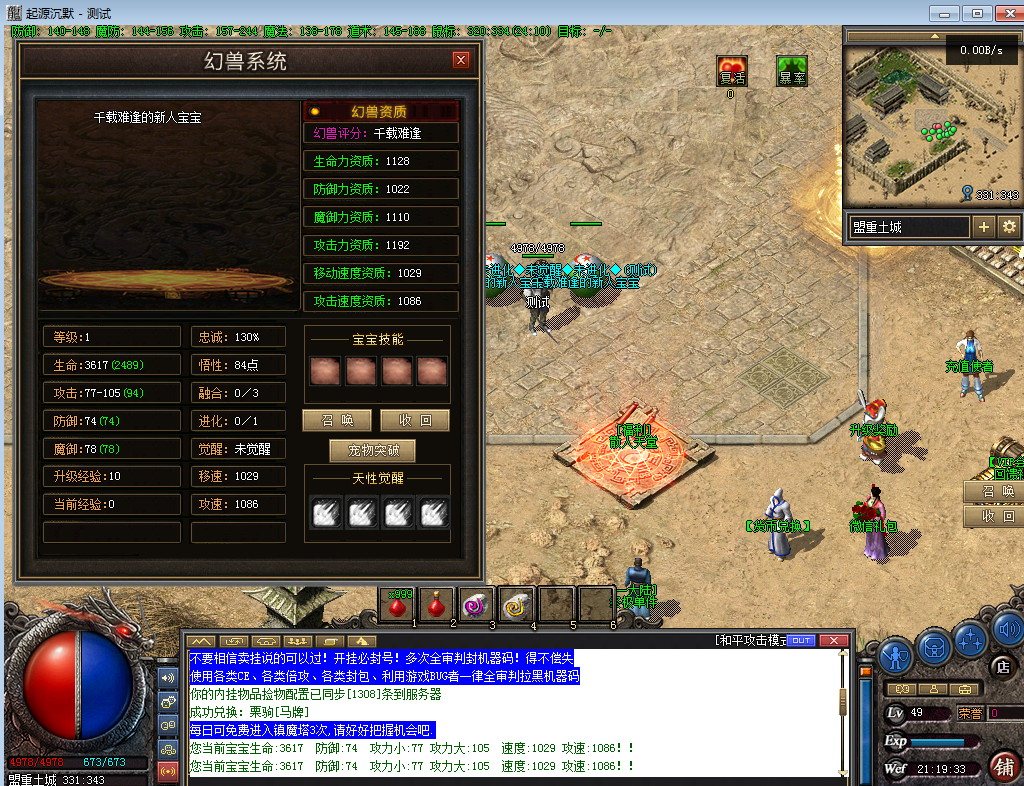Select the 幻兽资质 tab header

380,112
